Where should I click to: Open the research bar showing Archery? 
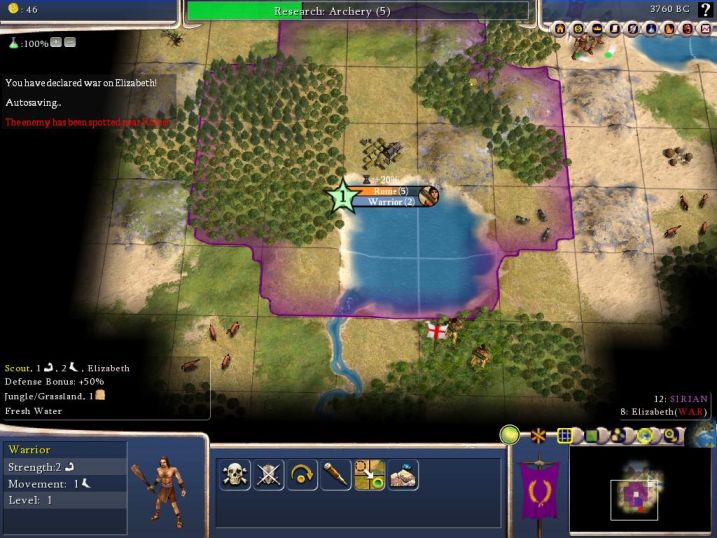357,11
